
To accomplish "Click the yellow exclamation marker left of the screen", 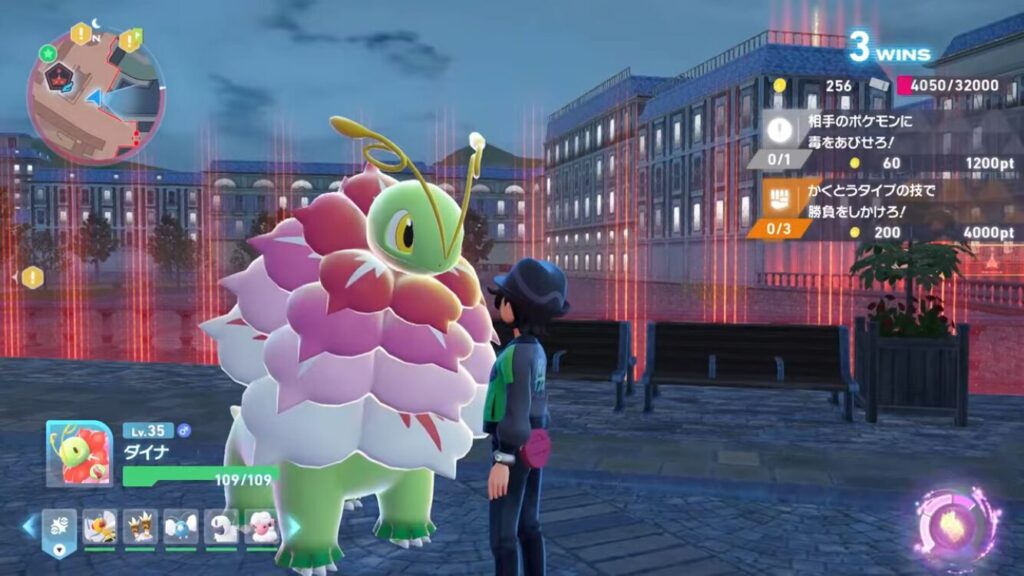I will [32, 277].
